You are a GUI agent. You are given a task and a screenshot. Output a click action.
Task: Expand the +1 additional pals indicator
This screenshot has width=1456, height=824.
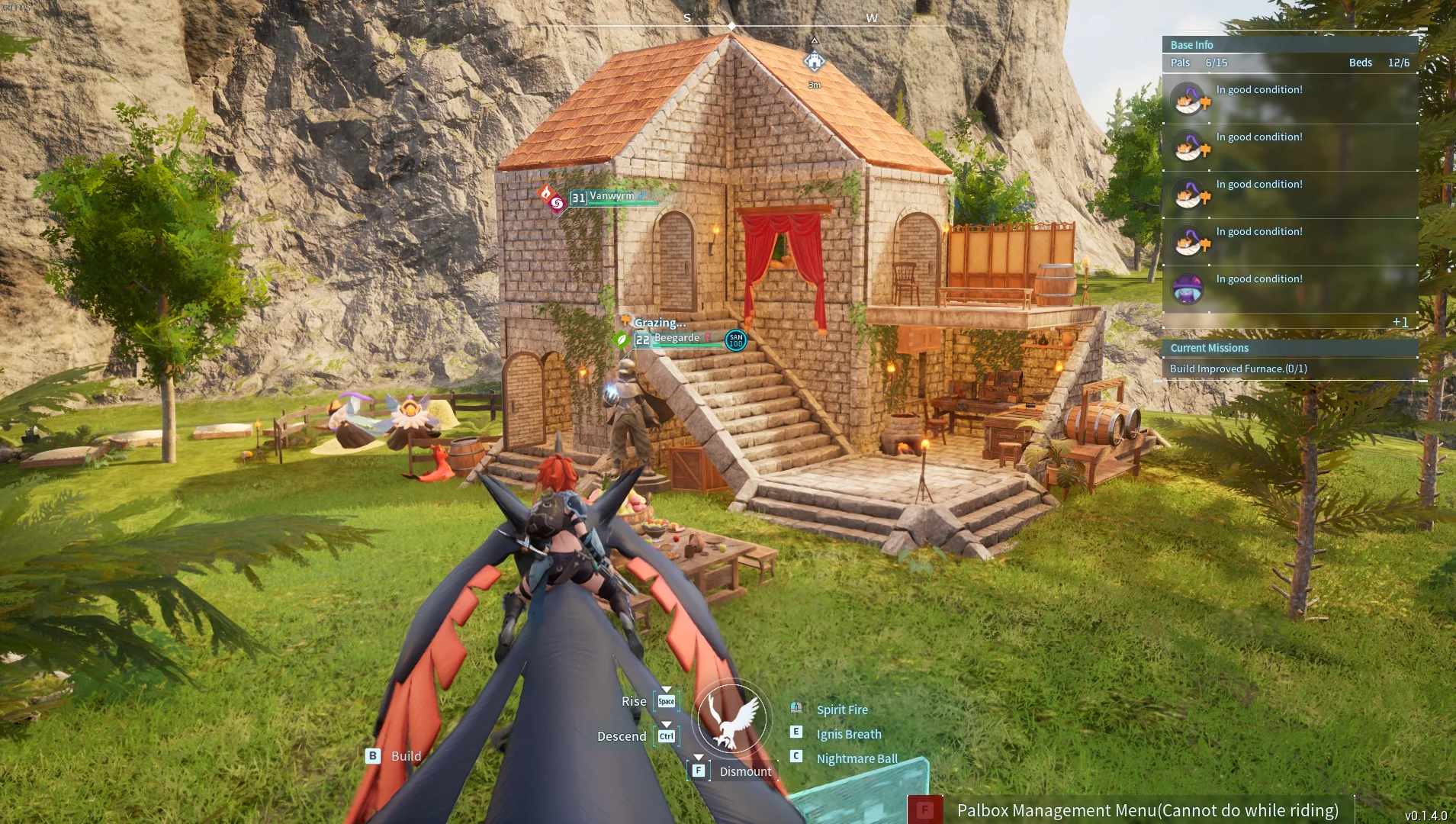(1400, 322)
